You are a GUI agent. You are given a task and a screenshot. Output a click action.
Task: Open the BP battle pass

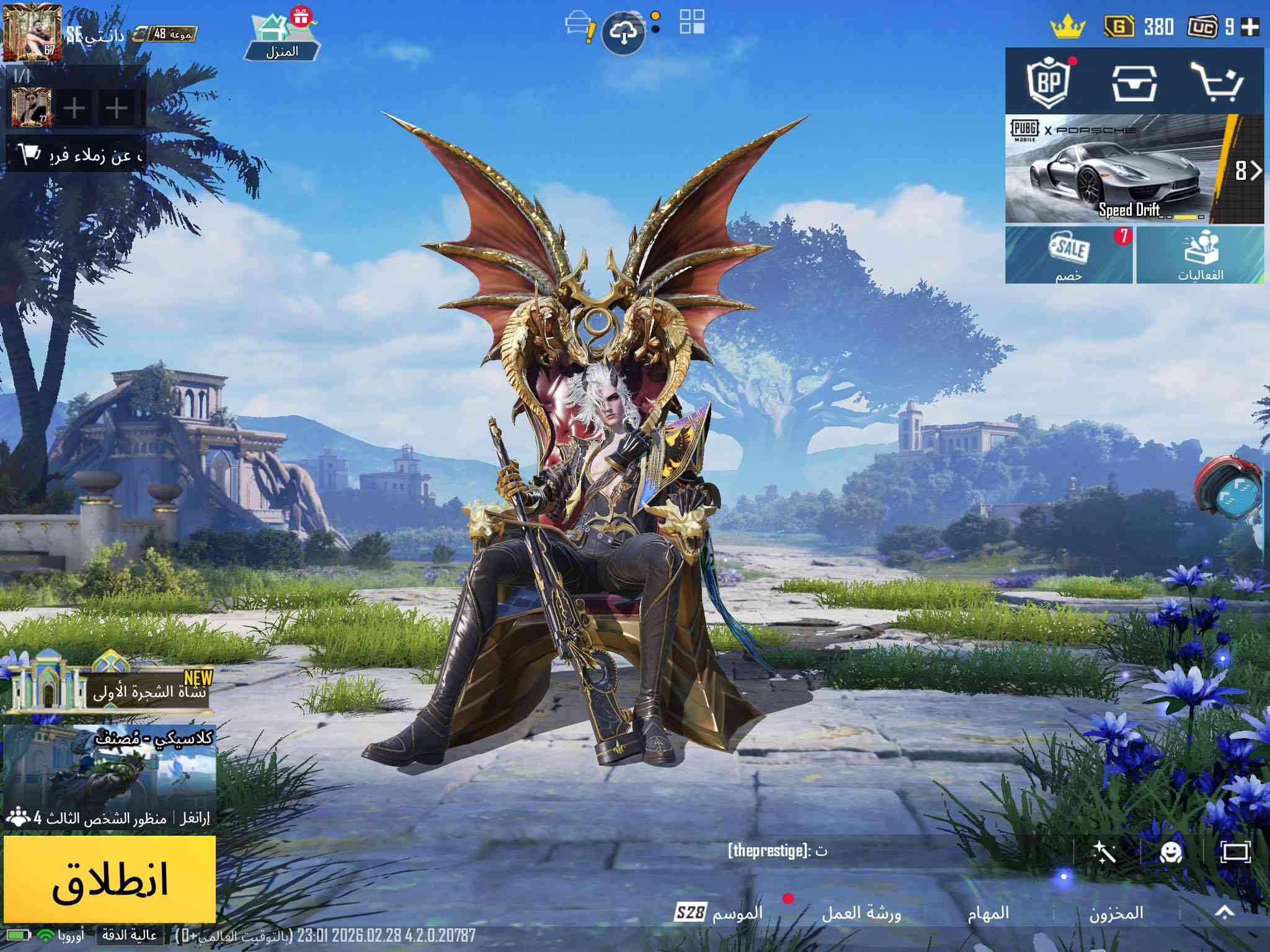point(1049,82)
